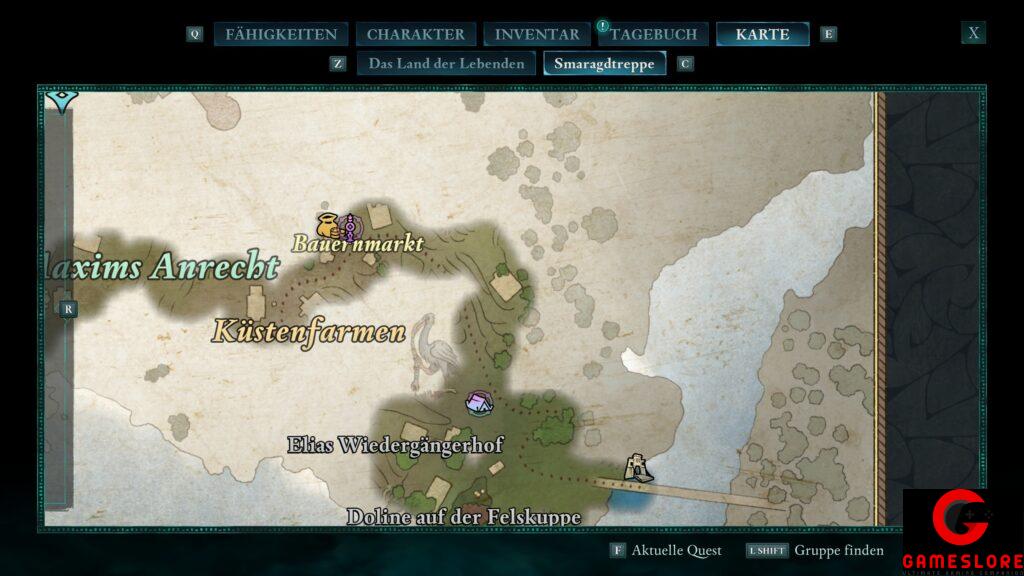
Task: Click the Bauernmarkt merchant coin-pouch marker
Action: (x=327, y=224)
